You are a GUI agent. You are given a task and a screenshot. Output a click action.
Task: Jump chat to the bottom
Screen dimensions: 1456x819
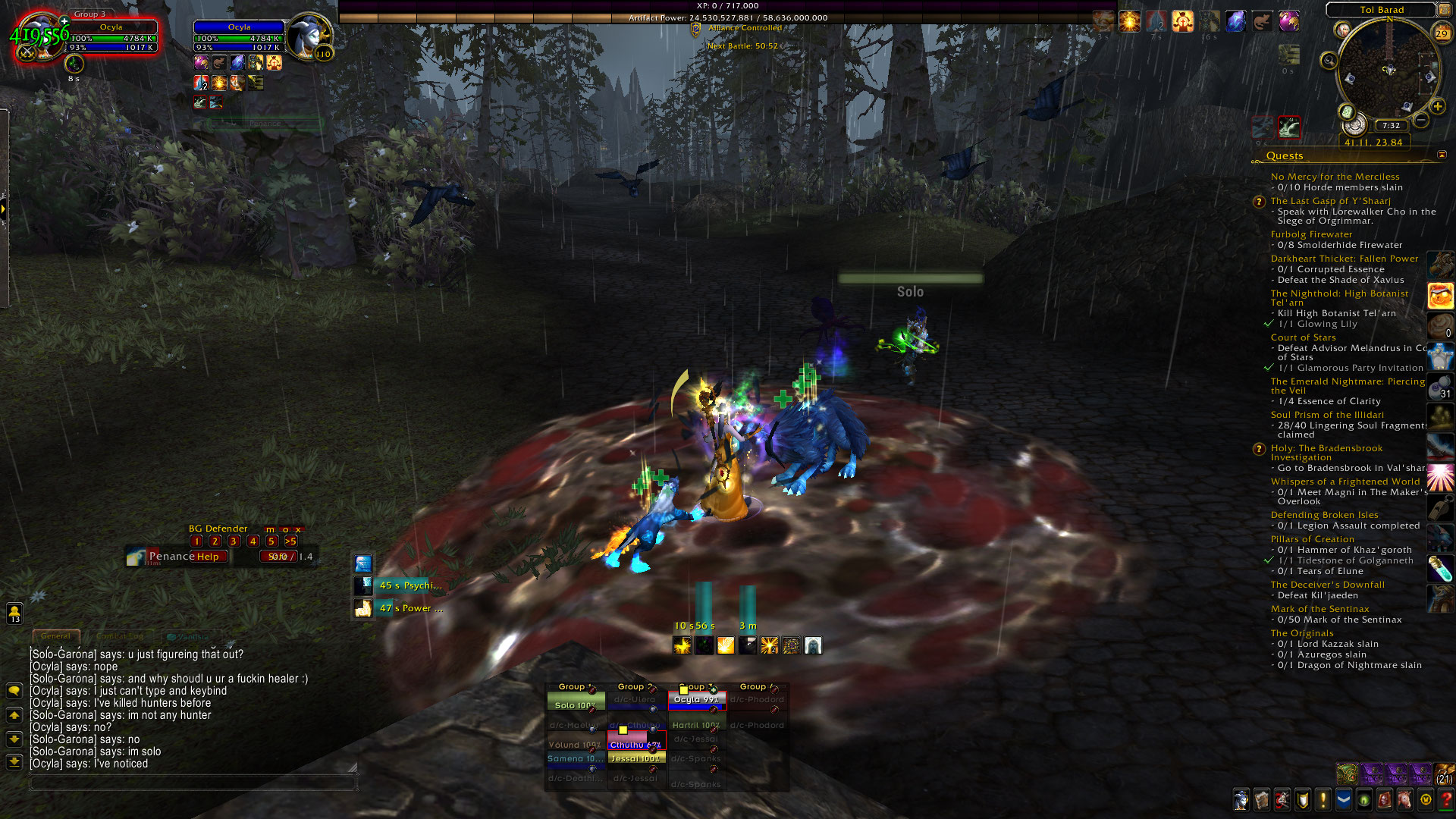14,761
